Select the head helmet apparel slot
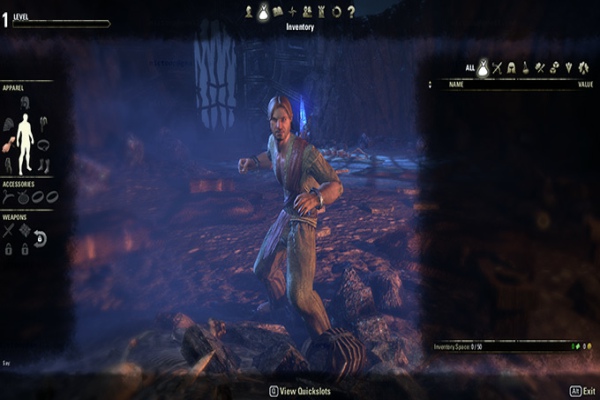Viewport: 600px width, 400px height. (25, 102)
